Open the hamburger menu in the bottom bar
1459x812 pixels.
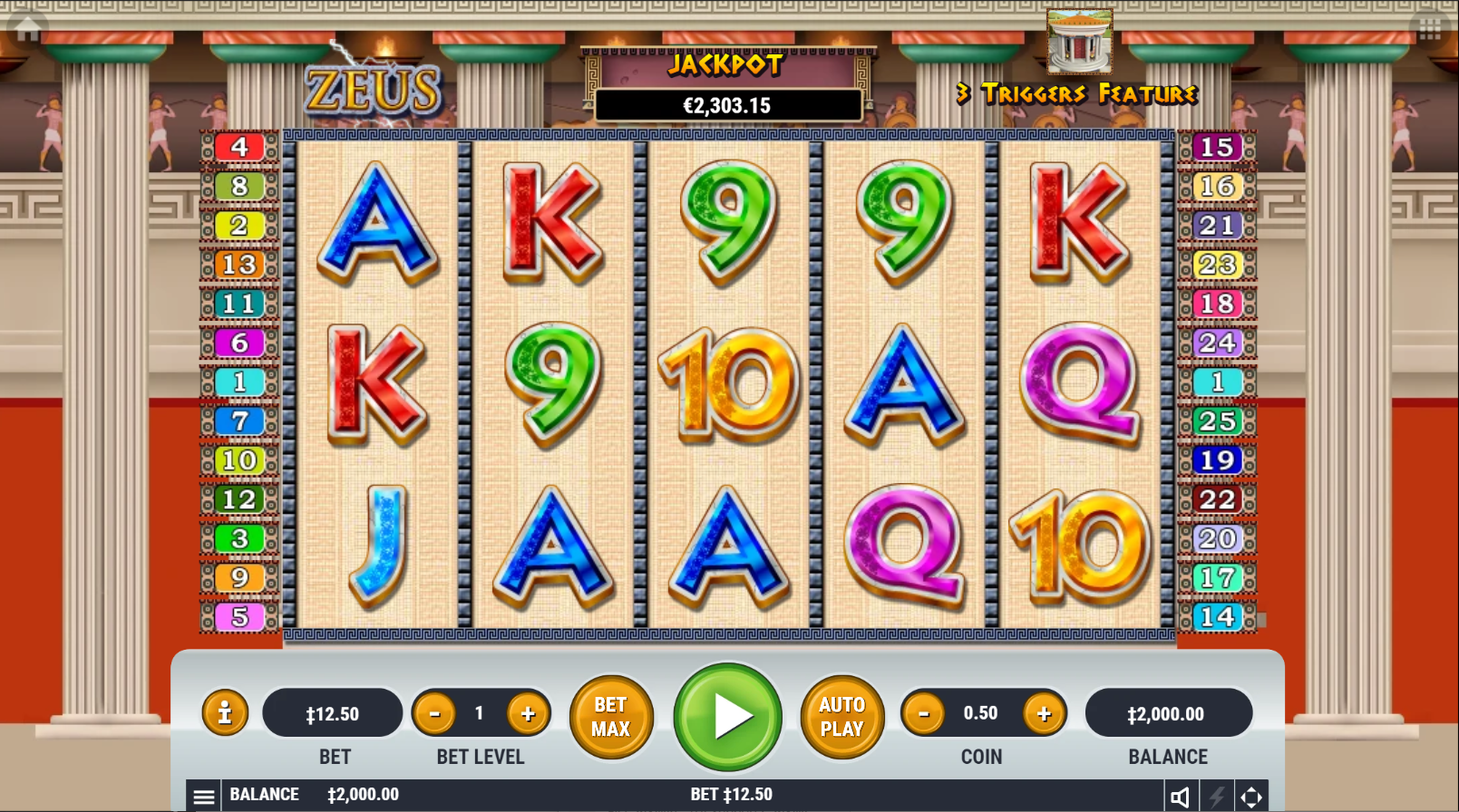point(204,797)
